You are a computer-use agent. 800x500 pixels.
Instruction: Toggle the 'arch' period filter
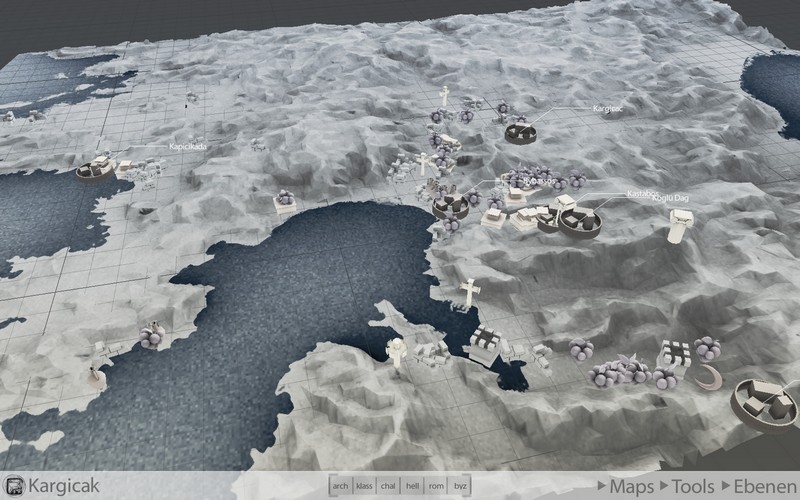click(340, 486)
